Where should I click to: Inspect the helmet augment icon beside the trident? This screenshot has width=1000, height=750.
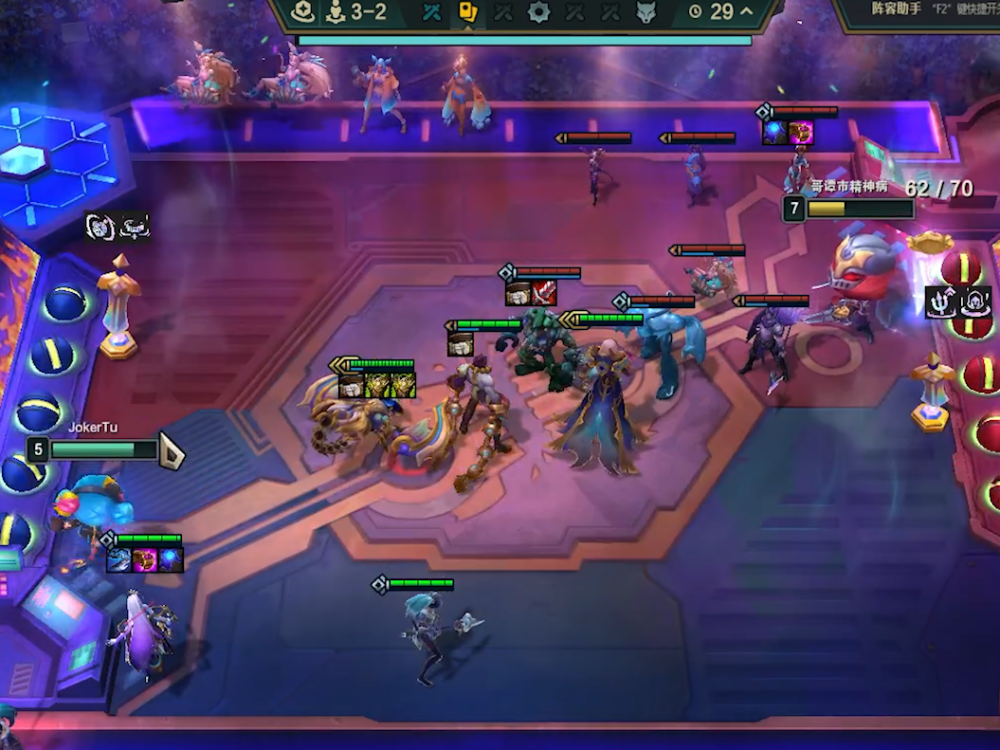point(975,300)
